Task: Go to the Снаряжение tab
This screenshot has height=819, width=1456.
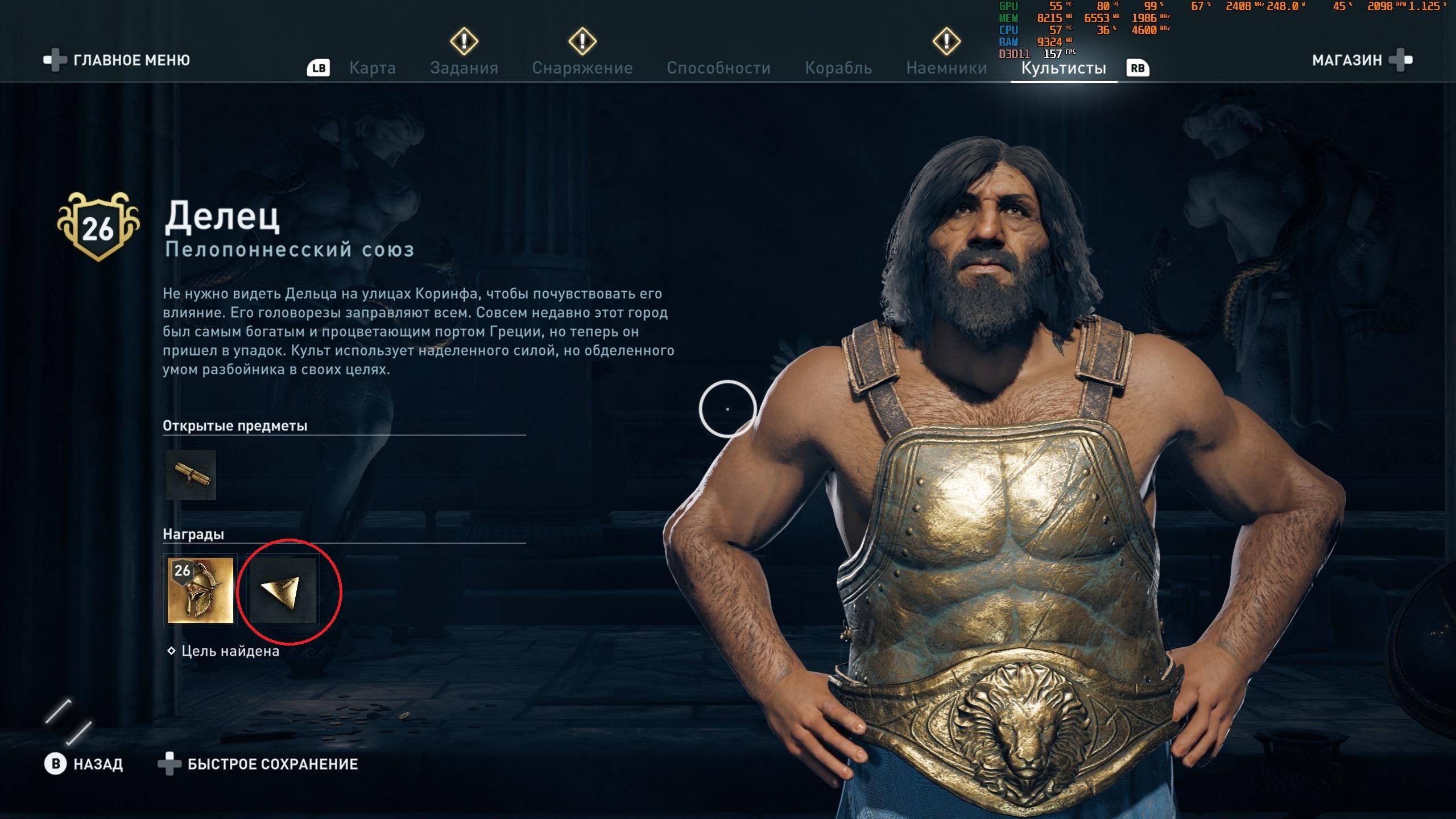Action: tap(582, 68)
